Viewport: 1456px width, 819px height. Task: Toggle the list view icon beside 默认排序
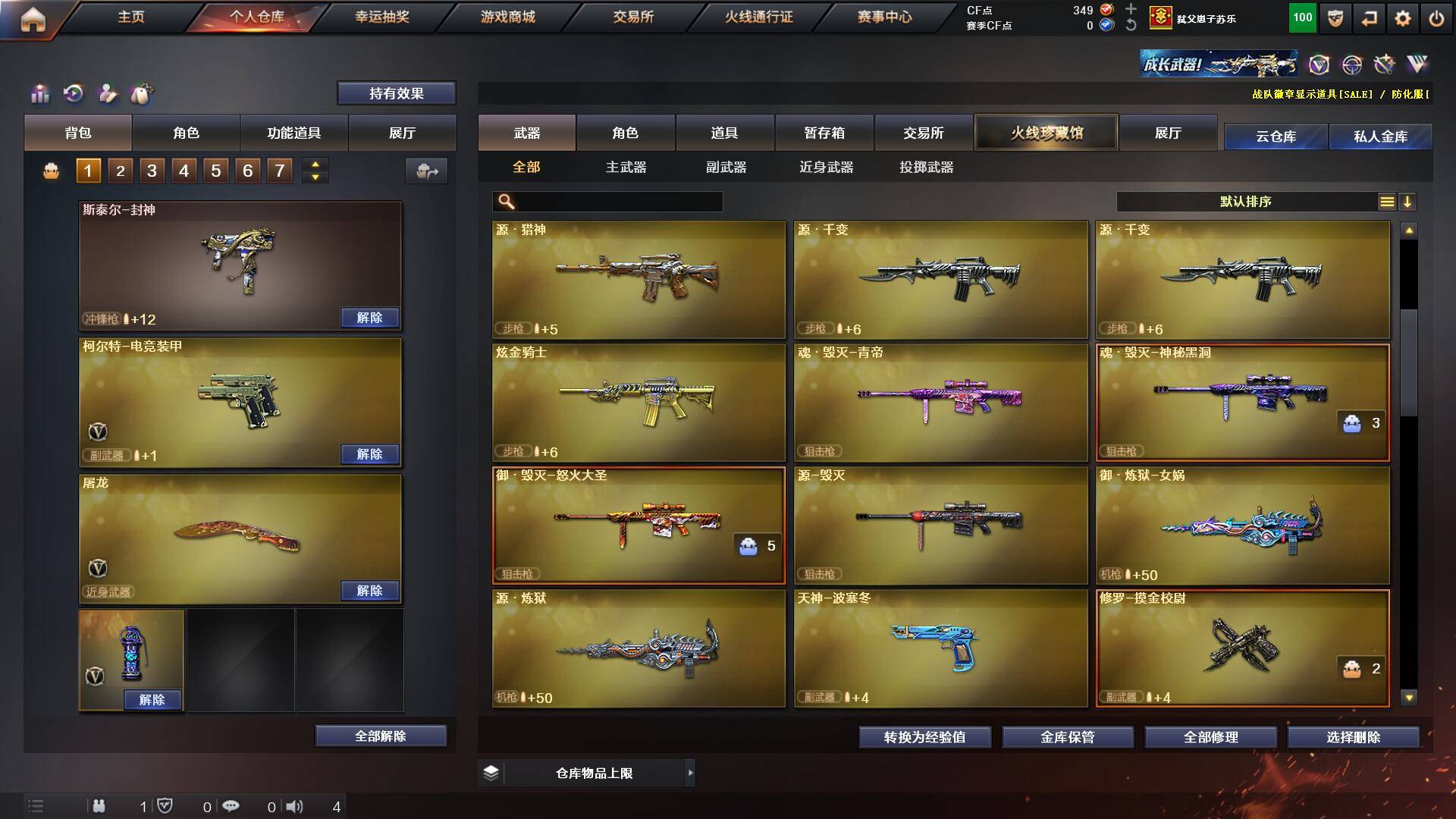[x=1388, y=202]
